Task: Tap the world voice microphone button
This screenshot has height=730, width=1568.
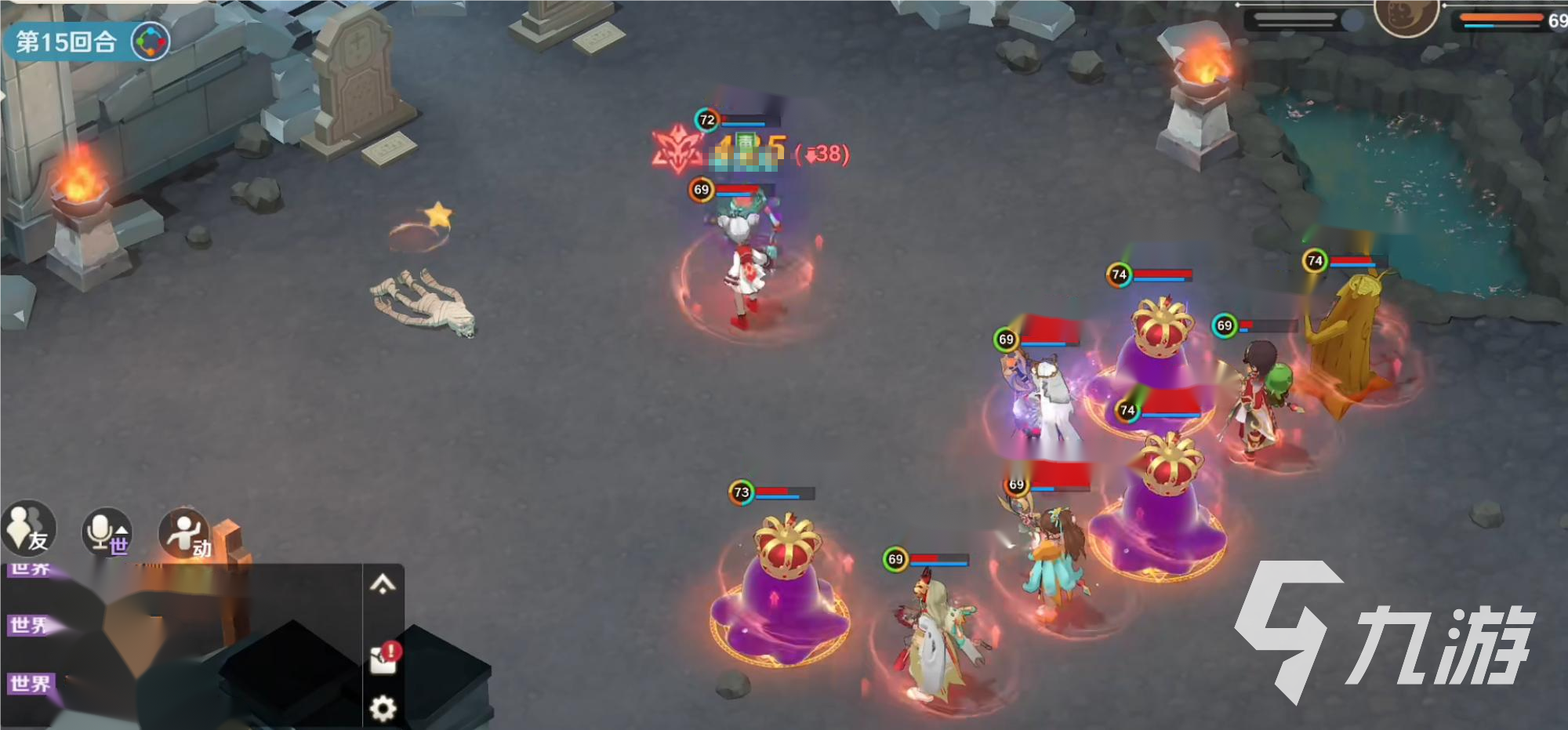Action: point(107,532)
